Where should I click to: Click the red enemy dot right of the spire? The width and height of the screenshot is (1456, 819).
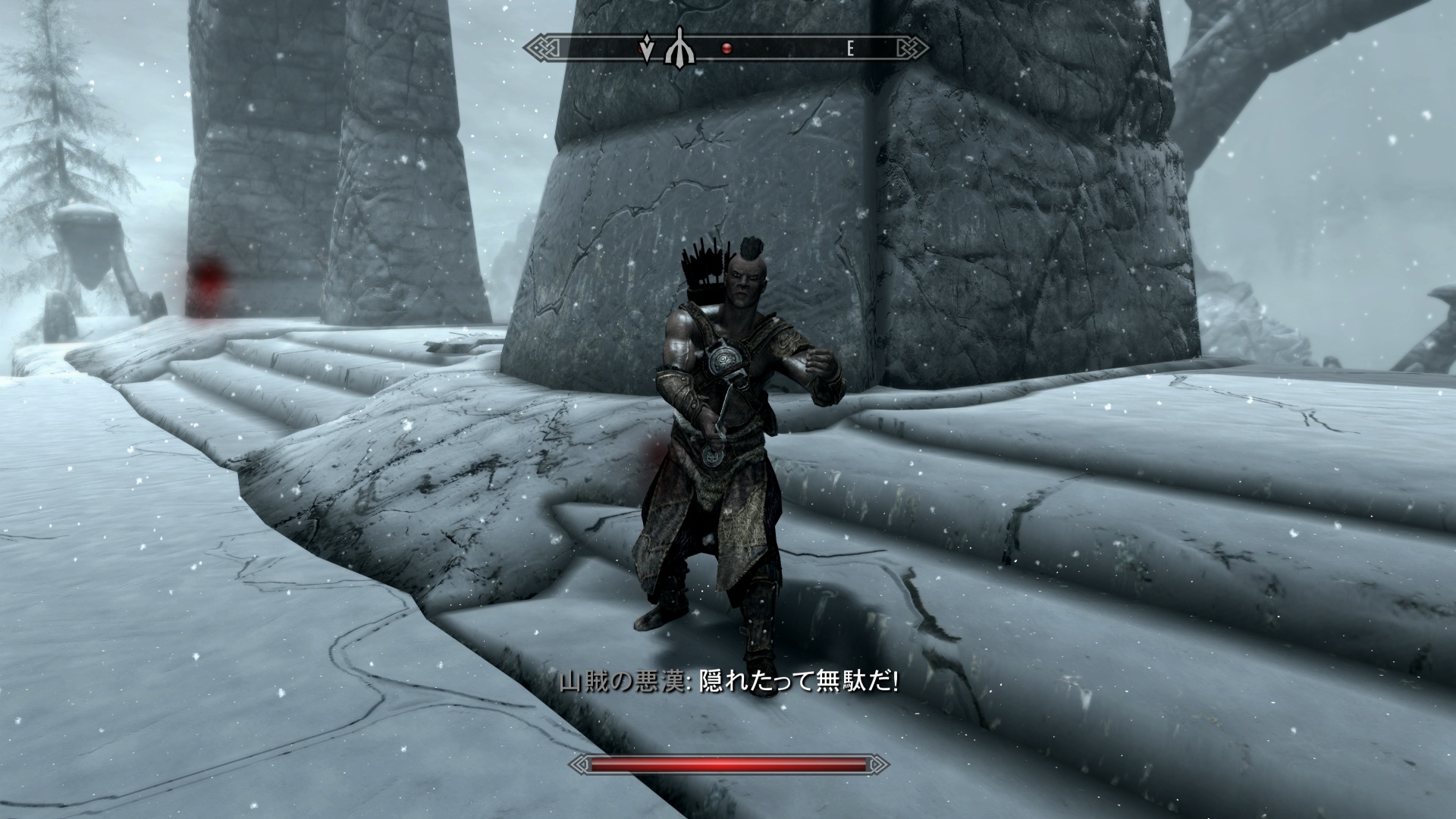pyautogui.click(x=726, y=49)
